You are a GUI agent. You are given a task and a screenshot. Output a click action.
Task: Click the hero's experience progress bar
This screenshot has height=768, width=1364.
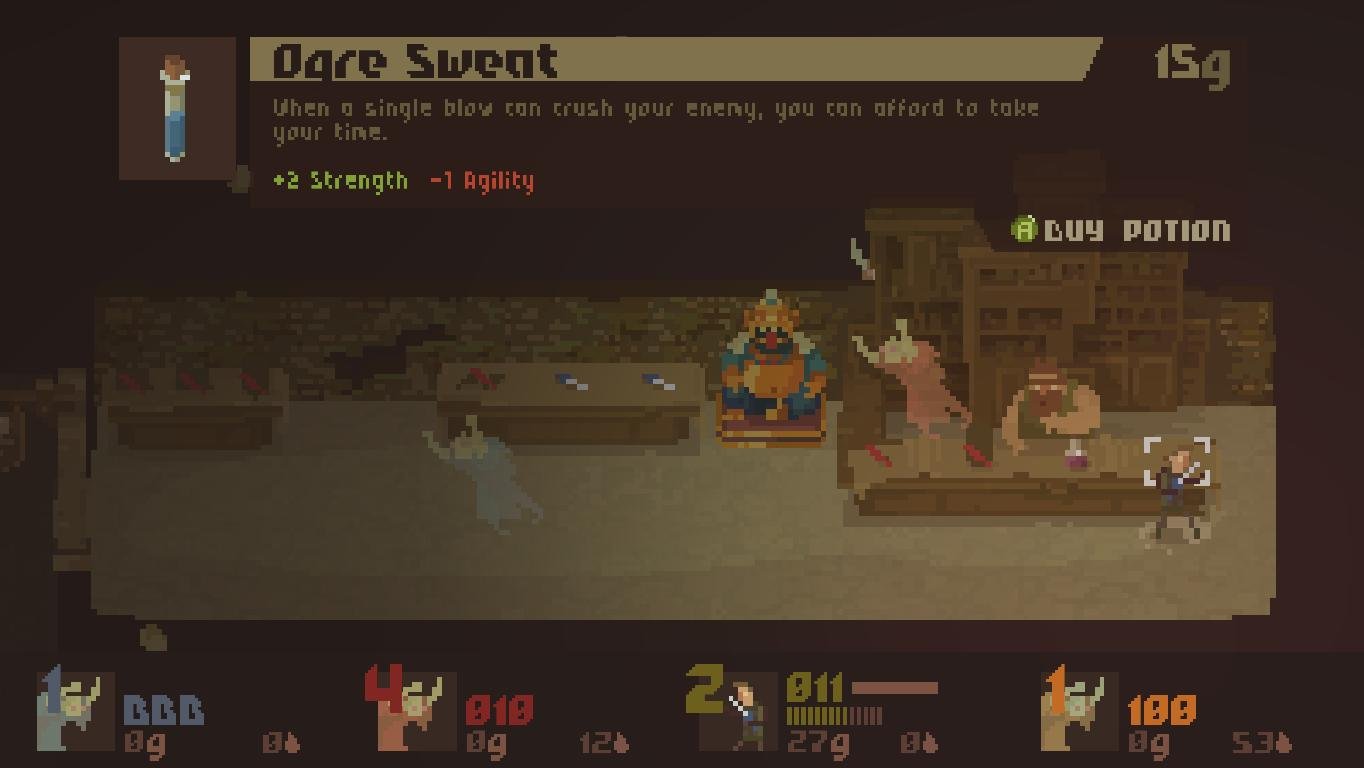click(835, 715)
